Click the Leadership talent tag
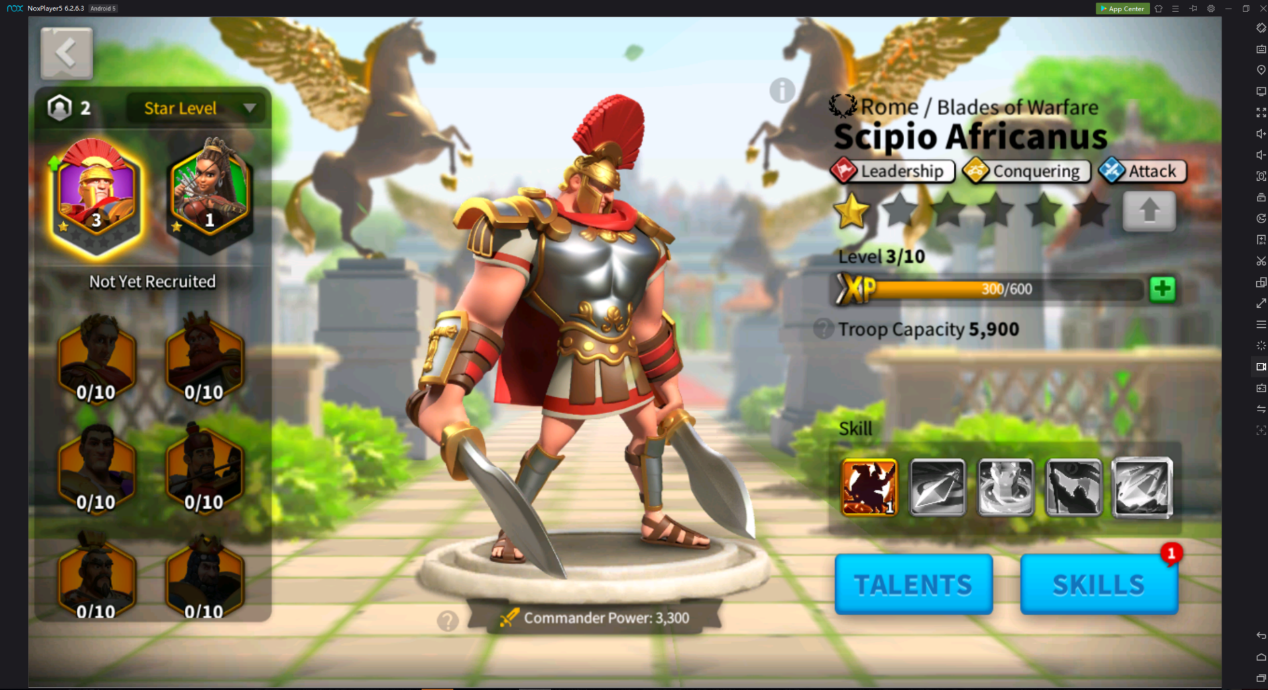Screen dimensions: 1268x690 892,171
